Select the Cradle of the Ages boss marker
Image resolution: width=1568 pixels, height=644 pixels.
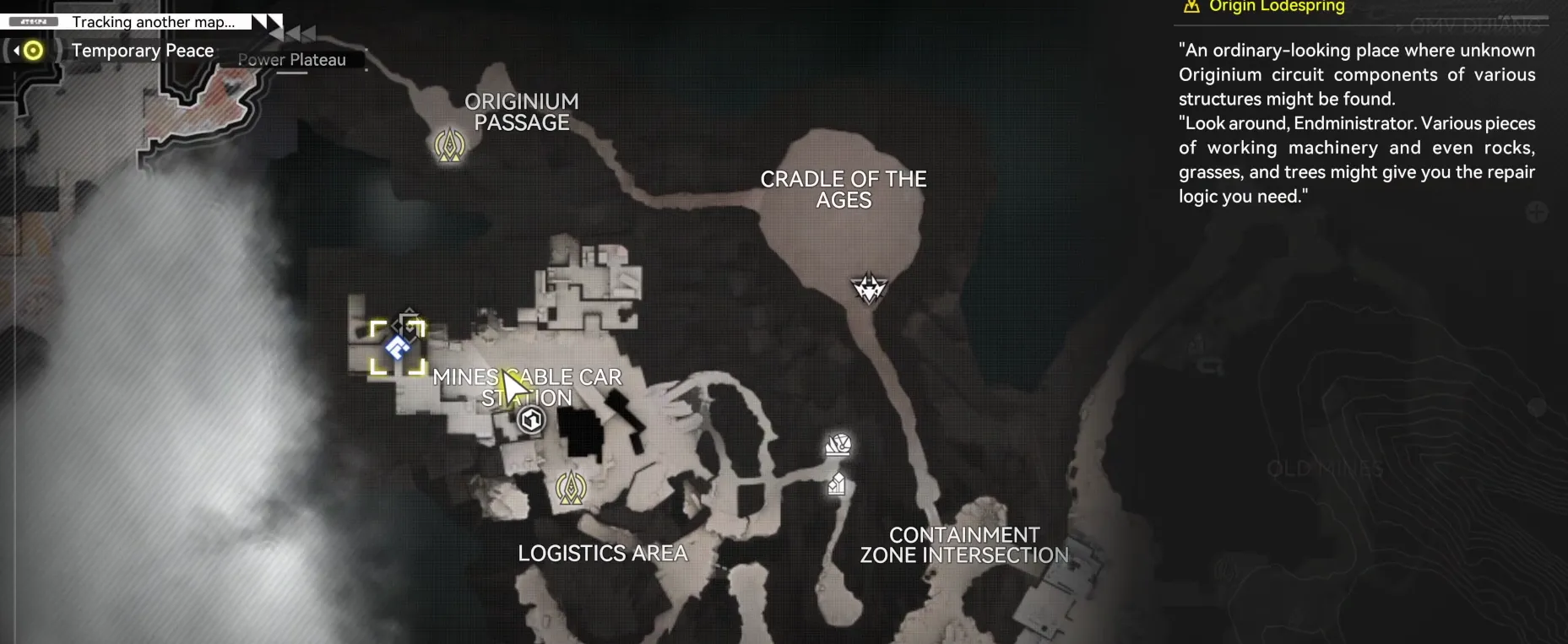pos(868,289)
